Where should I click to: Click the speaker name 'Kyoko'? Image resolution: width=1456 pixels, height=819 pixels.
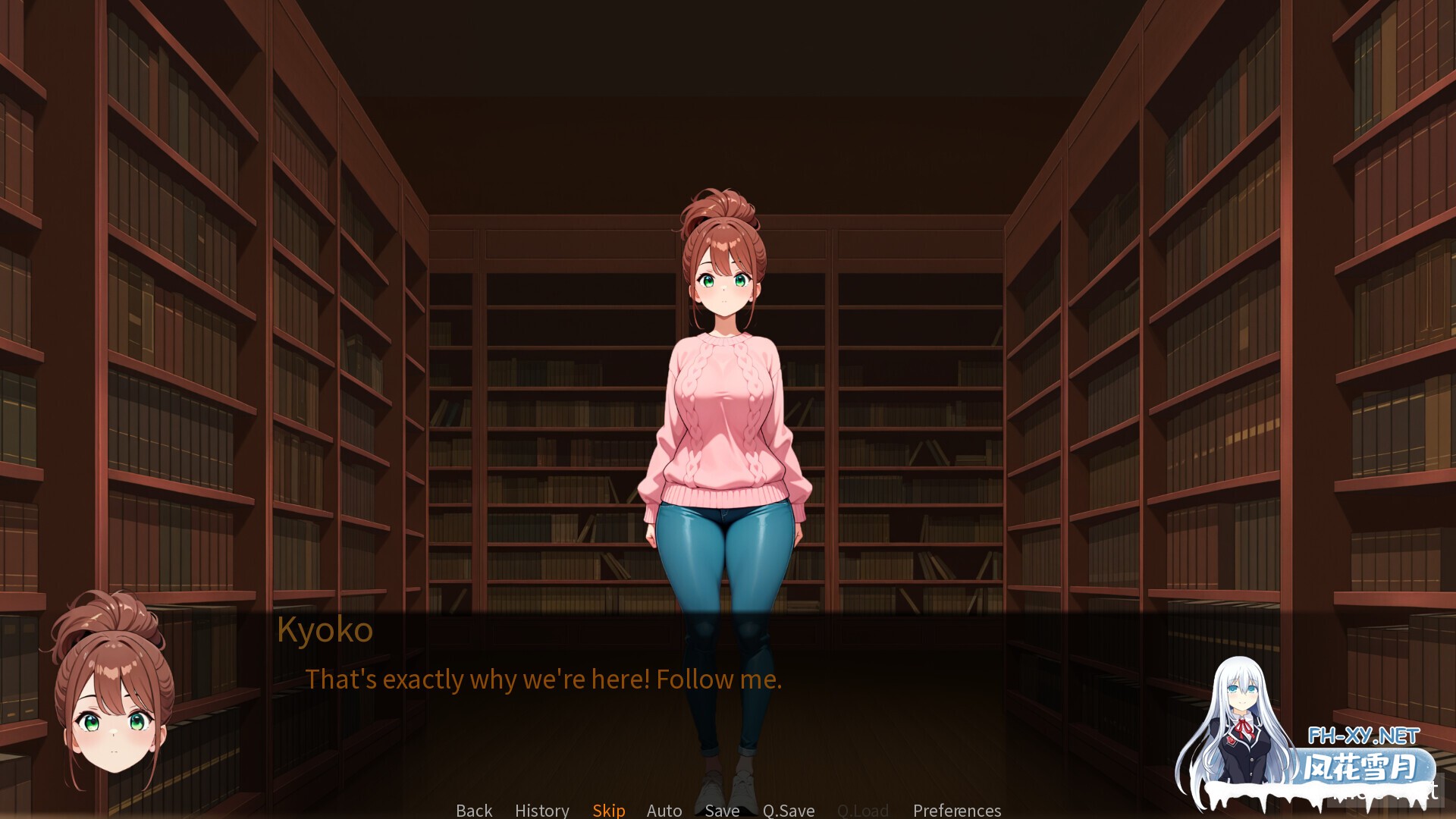coord(325,629)
